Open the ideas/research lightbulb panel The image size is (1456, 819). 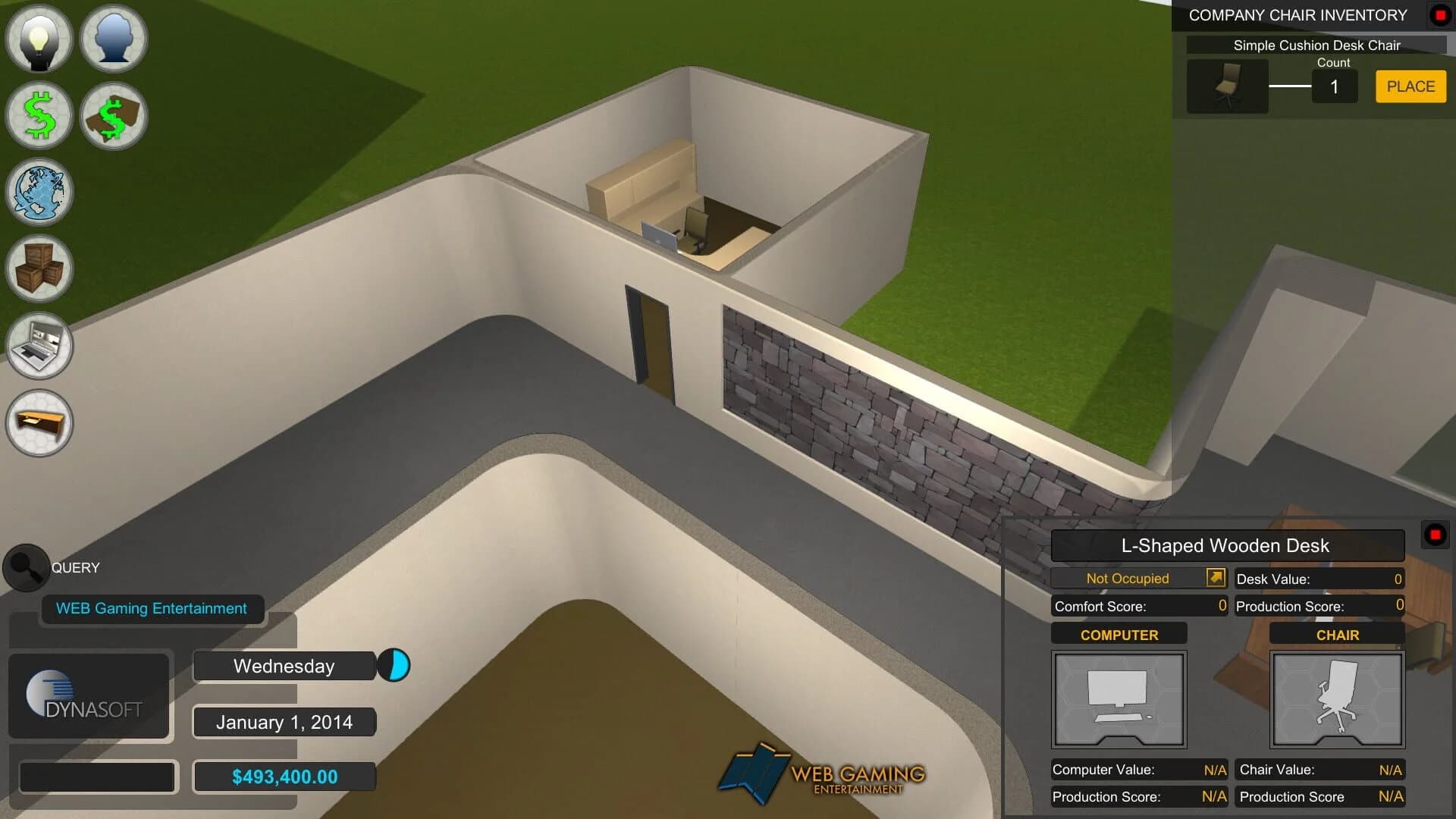39,39
